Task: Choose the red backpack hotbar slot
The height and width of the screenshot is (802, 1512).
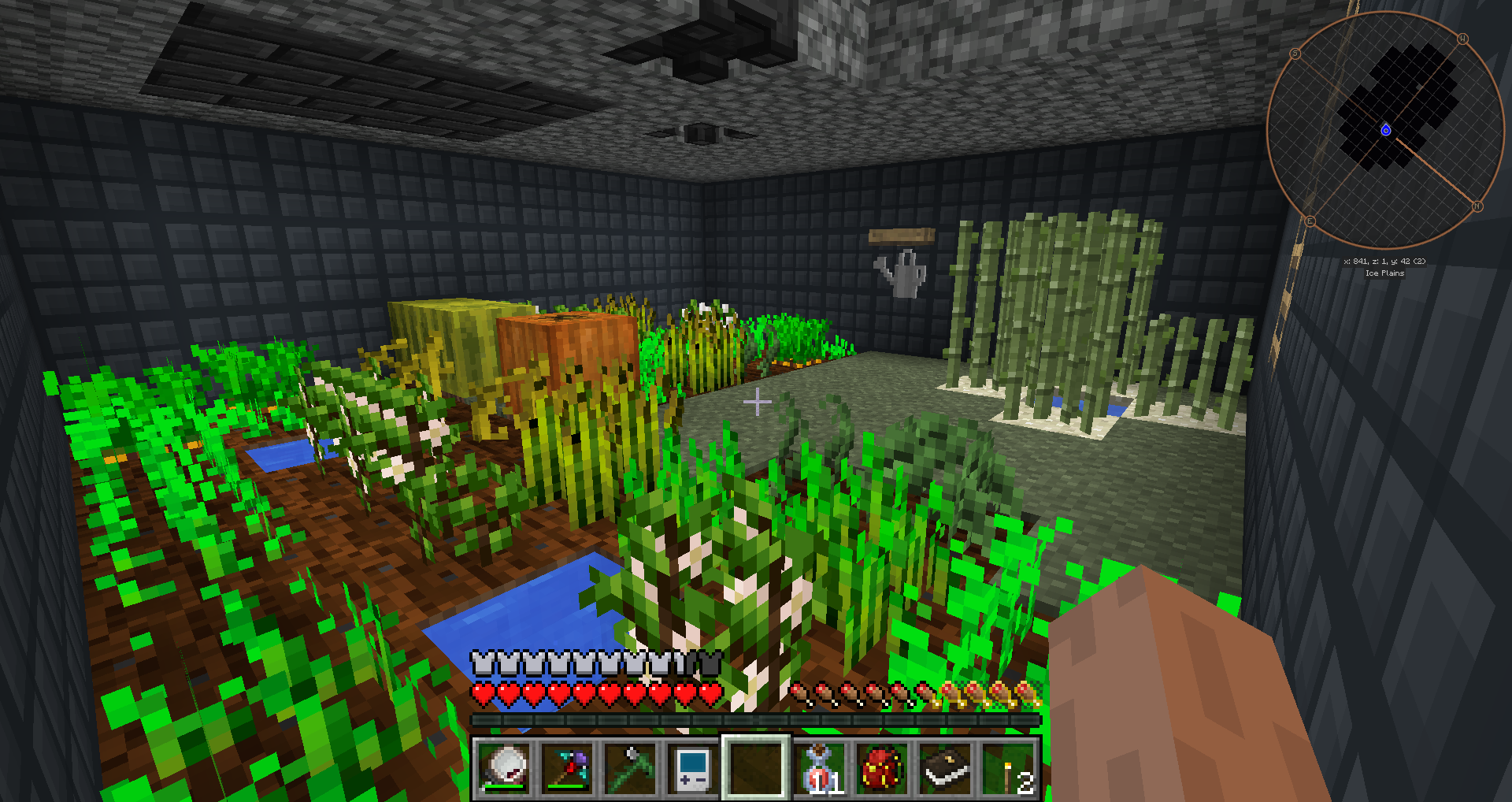Action: (881, 767)
